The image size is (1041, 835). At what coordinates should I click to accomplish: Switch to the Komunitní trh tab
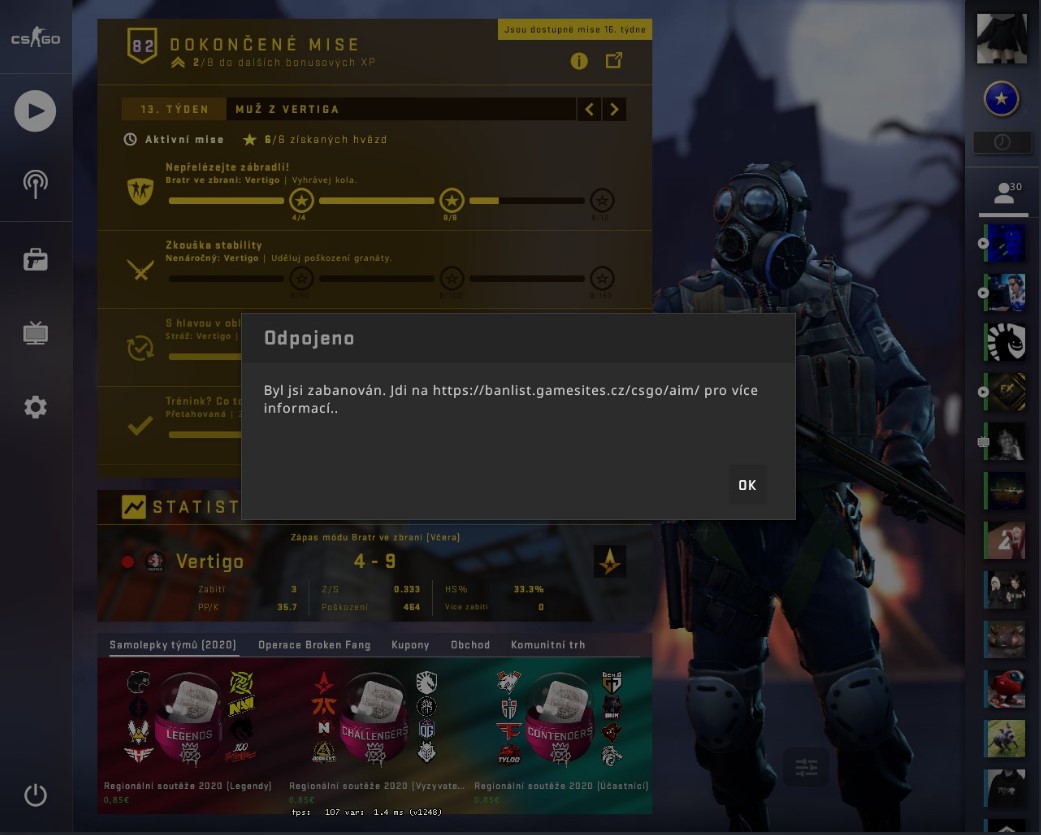coord(548,645)
